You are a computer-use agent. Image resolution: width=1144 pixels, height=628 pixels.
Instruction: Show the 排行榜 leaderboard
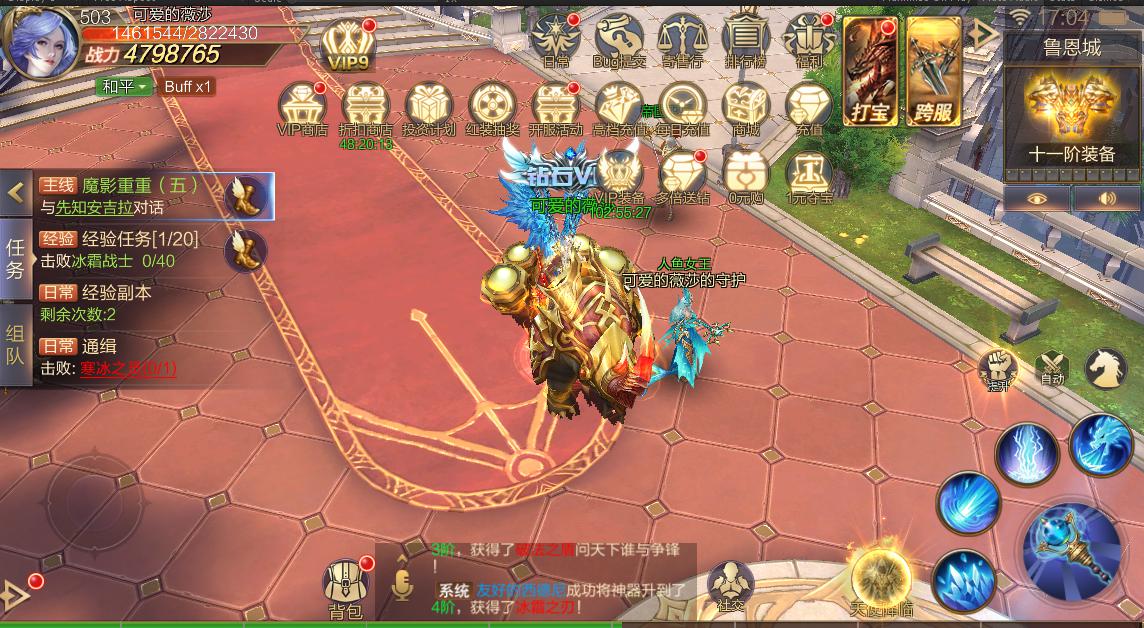click(744, 39)
